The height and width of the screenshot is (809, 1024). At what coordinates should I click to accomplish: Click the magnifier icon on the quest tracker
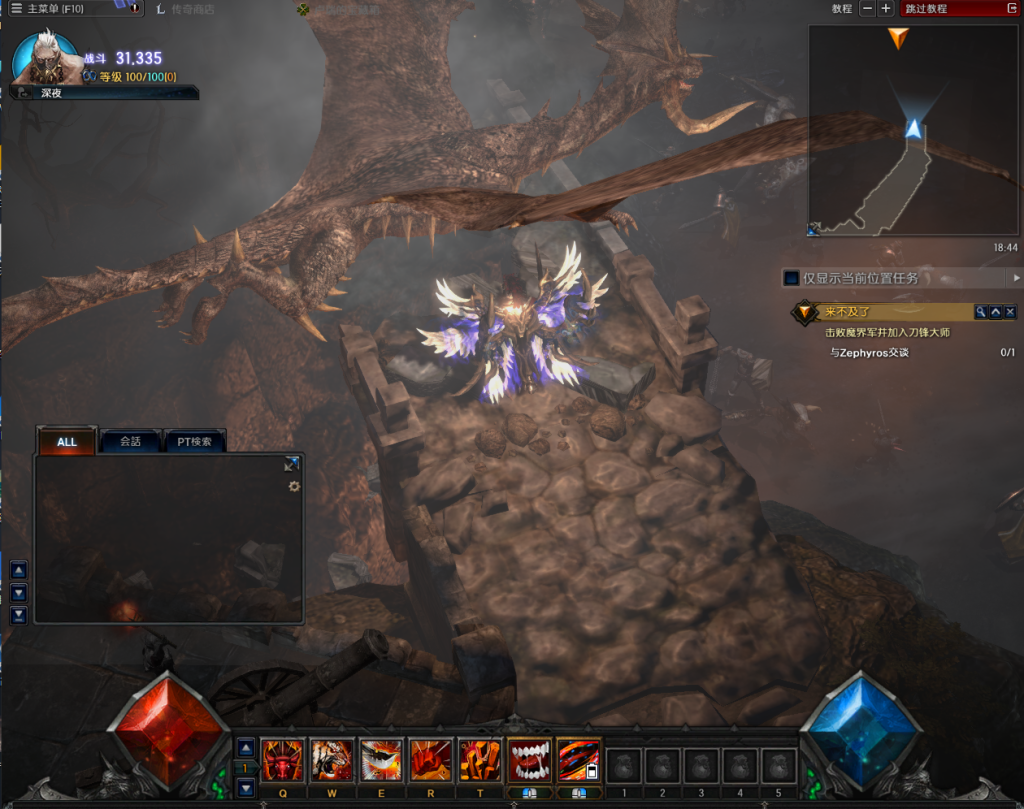point(981,312)
